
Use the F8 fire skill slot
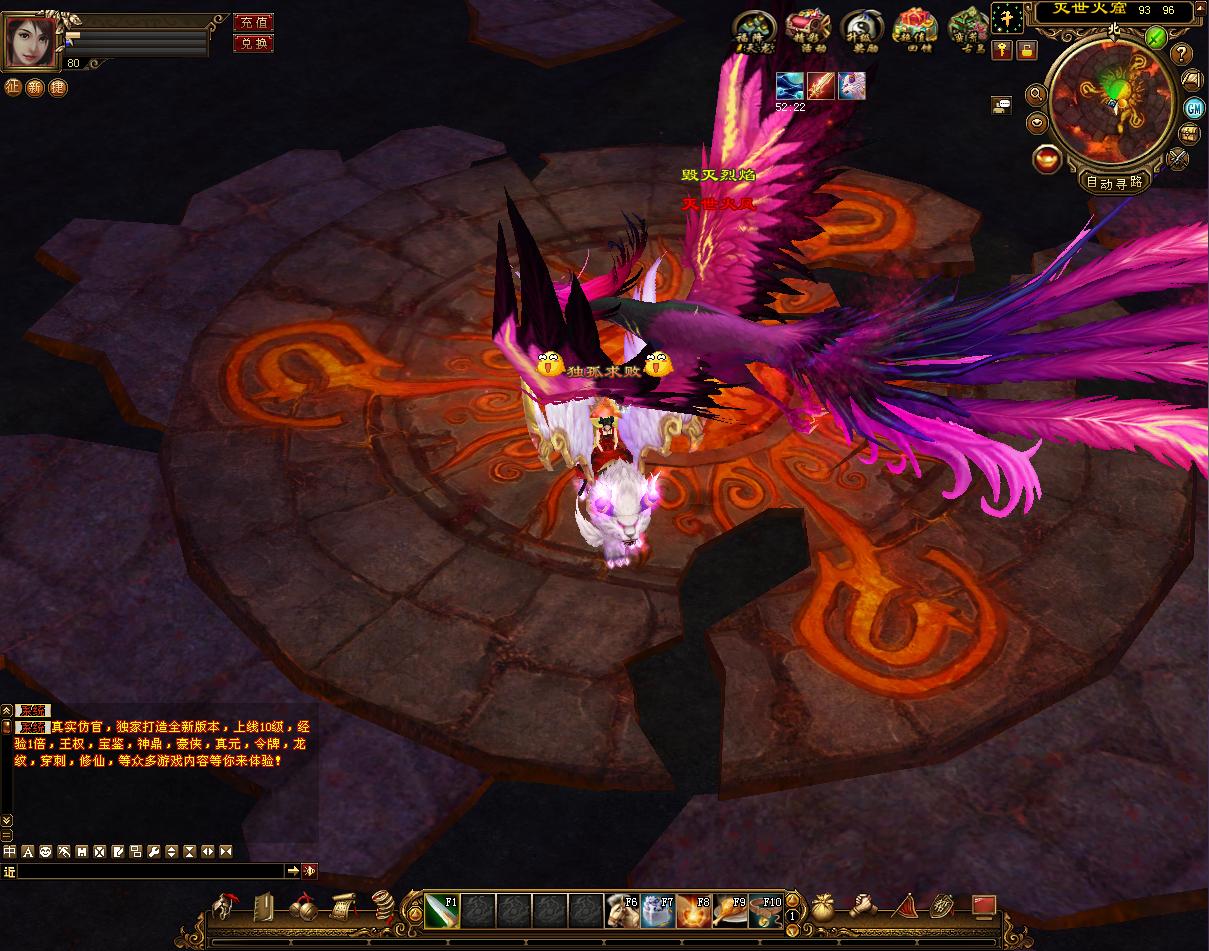(x=694, y=910)
